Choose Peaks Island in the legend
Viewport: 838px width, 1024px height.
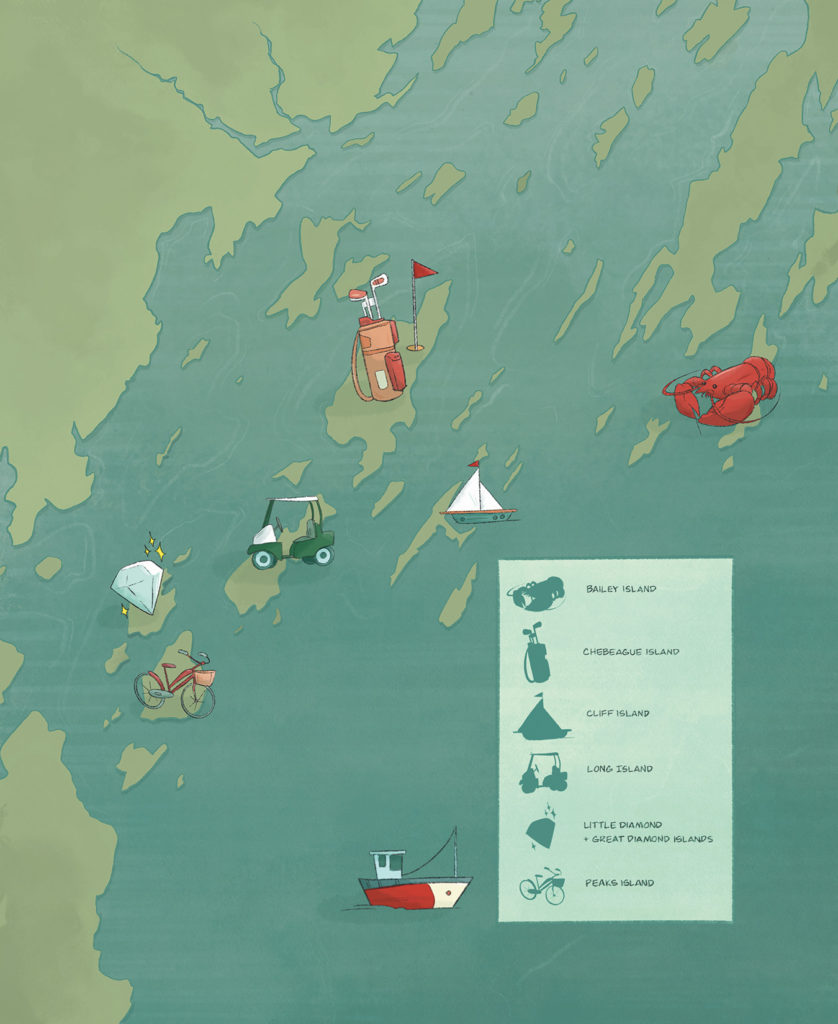tap(619, 883)
